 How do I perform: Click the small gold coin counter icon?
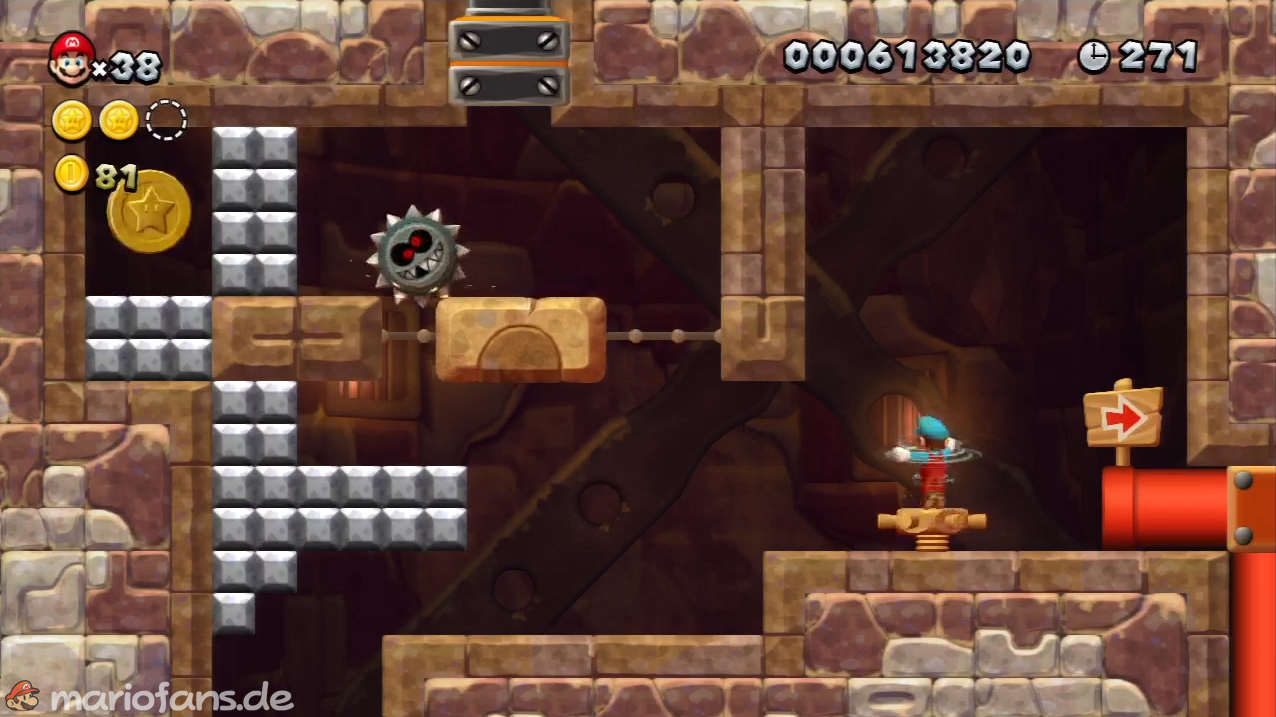(71, 174)
